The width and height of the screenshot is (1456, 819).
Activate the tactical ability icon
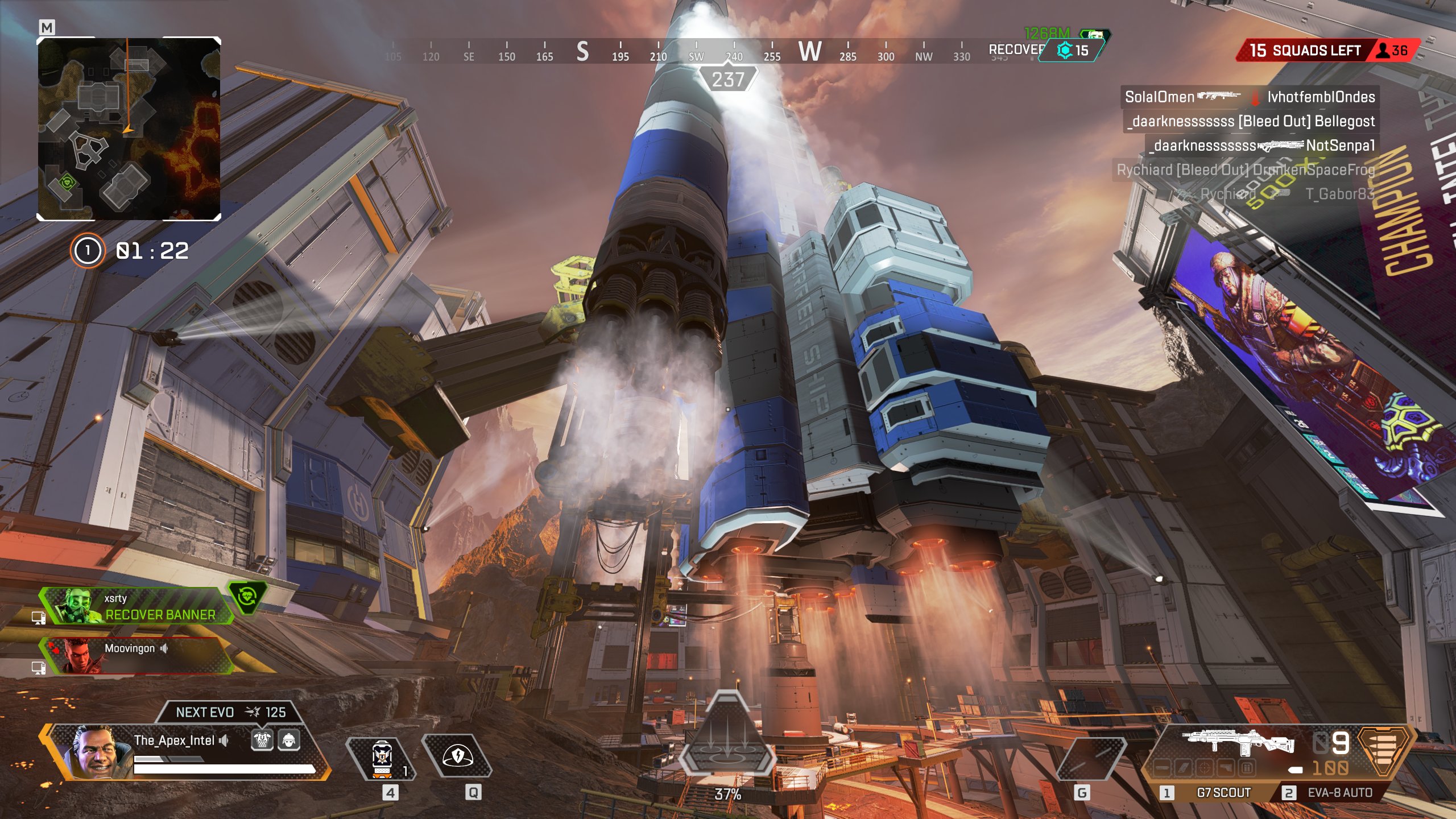pyautogui.click(x=457, y=756)
